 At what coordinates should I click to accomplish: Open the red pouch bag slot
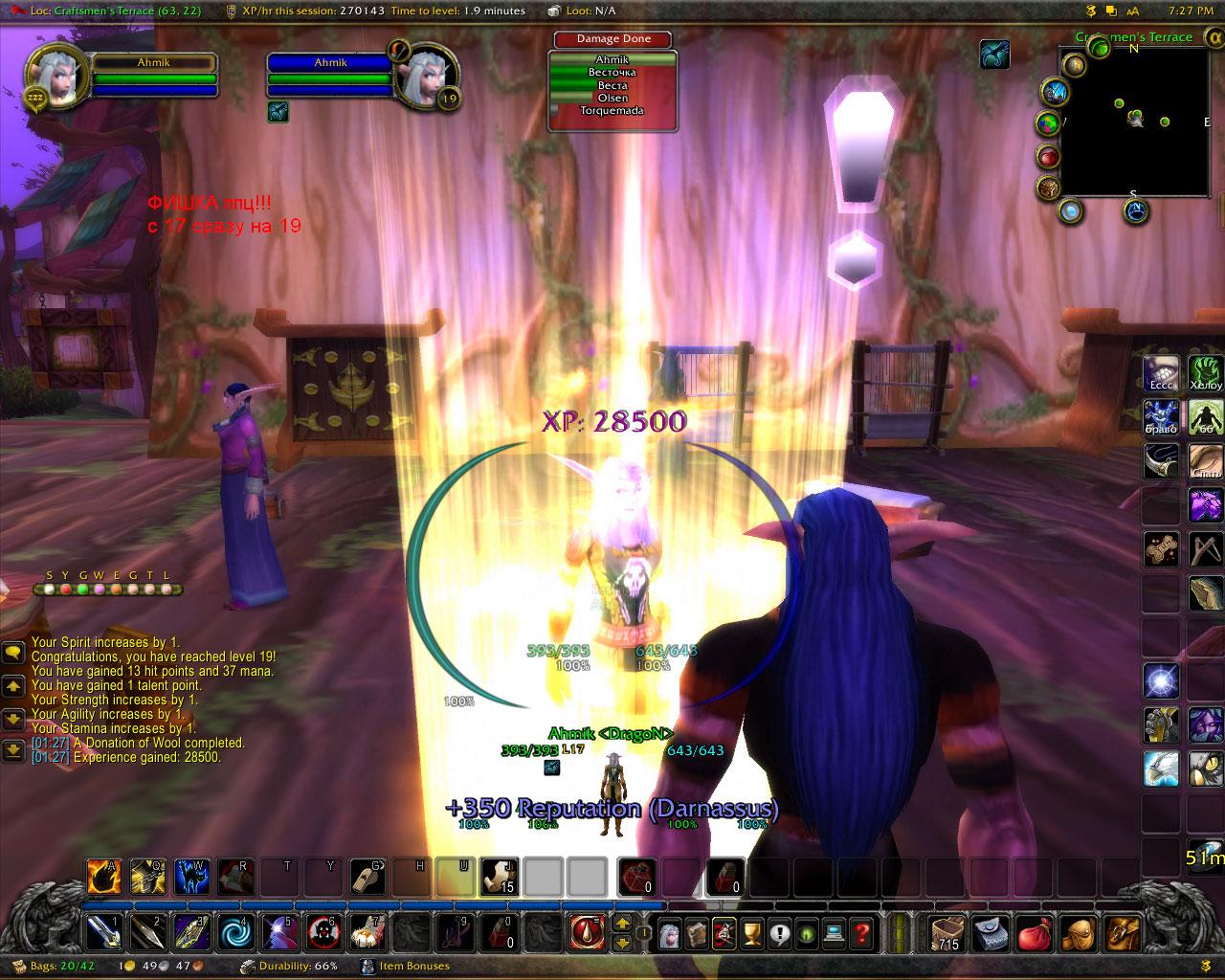[x=1036, y=930]
